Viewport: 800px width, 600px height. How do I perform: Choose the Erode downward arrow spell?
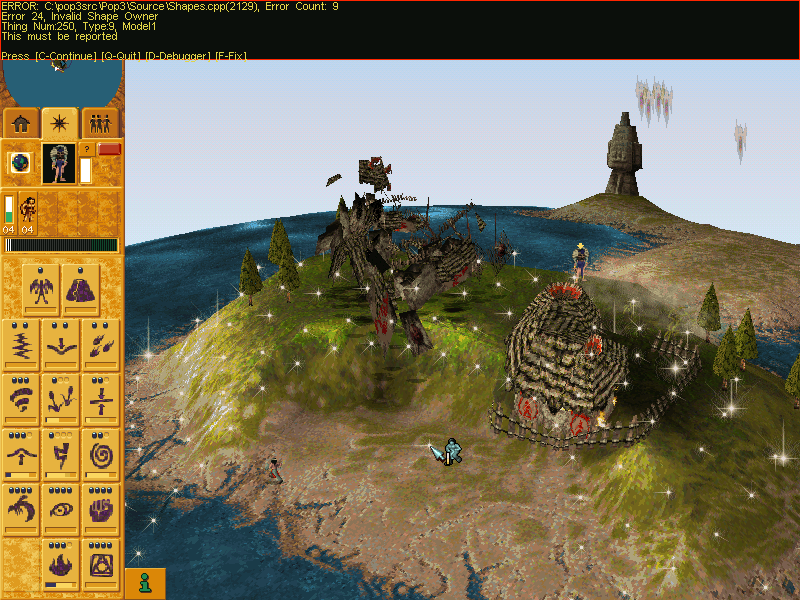point(61,346)
